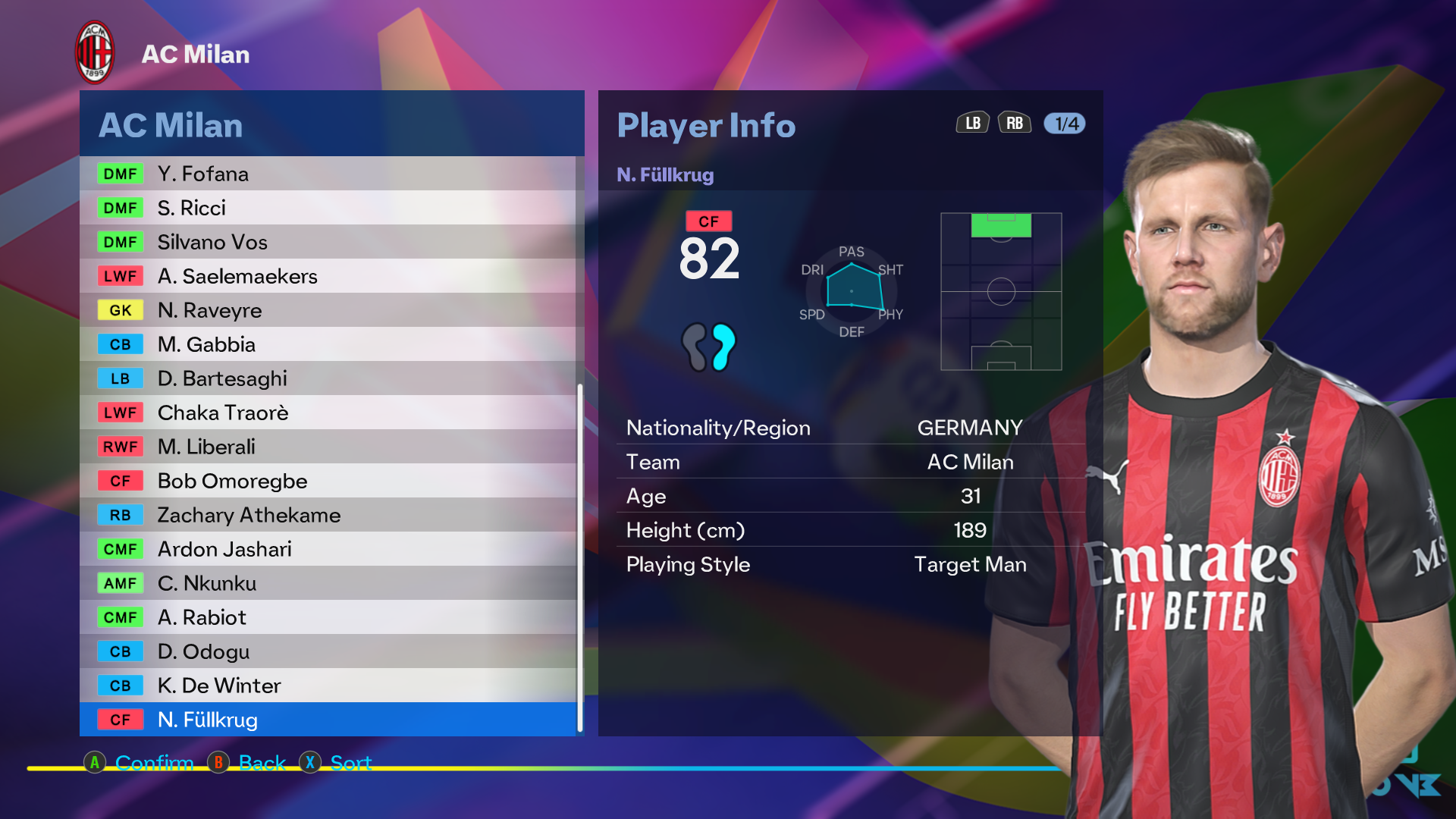The image size is (1456, 819).
Task: Select M. Liberali row
Action: point(328,447)
